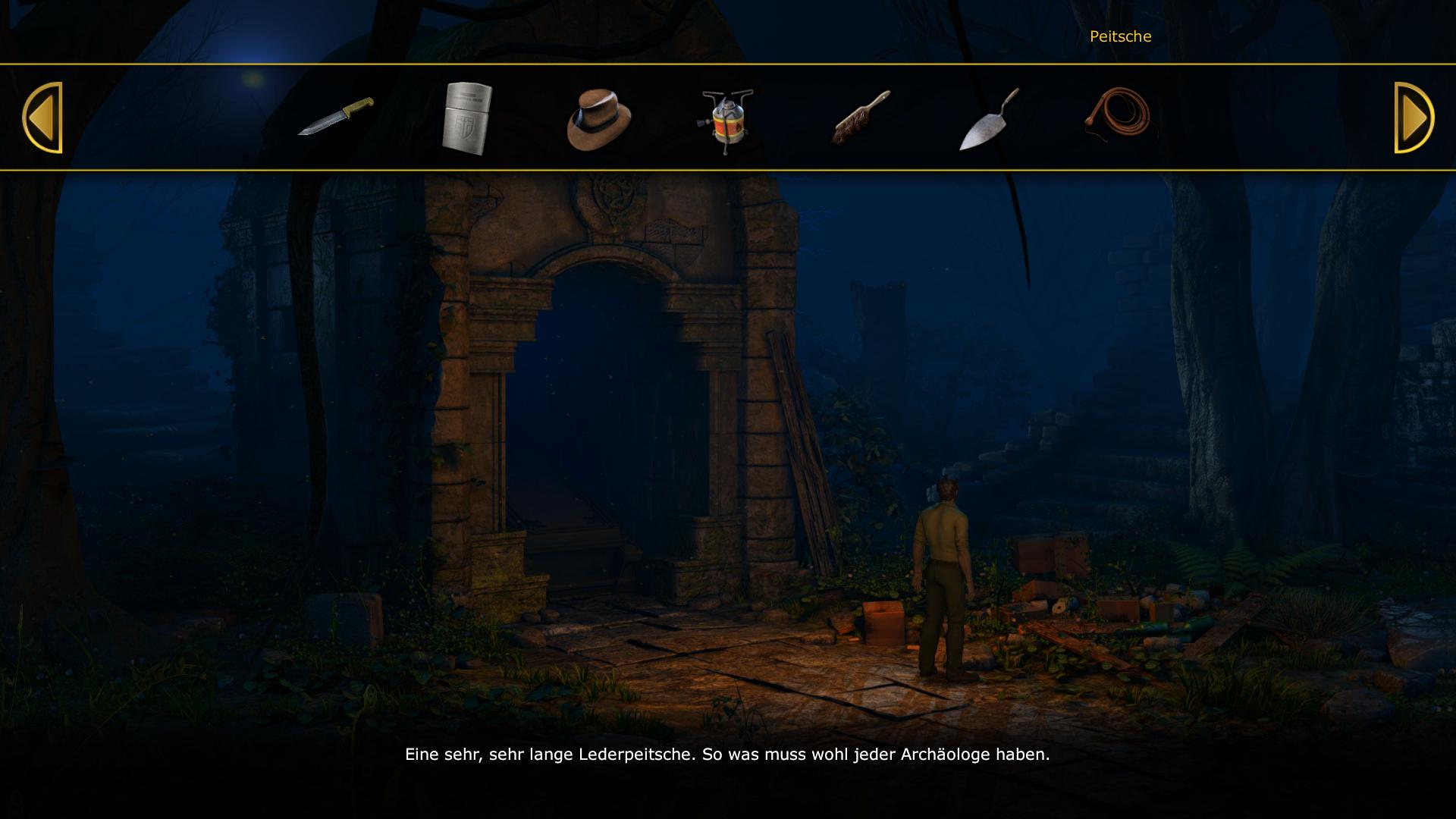Pick the silver lighter item
Screen dimensions: 1456x819
[x=467, y=118]
